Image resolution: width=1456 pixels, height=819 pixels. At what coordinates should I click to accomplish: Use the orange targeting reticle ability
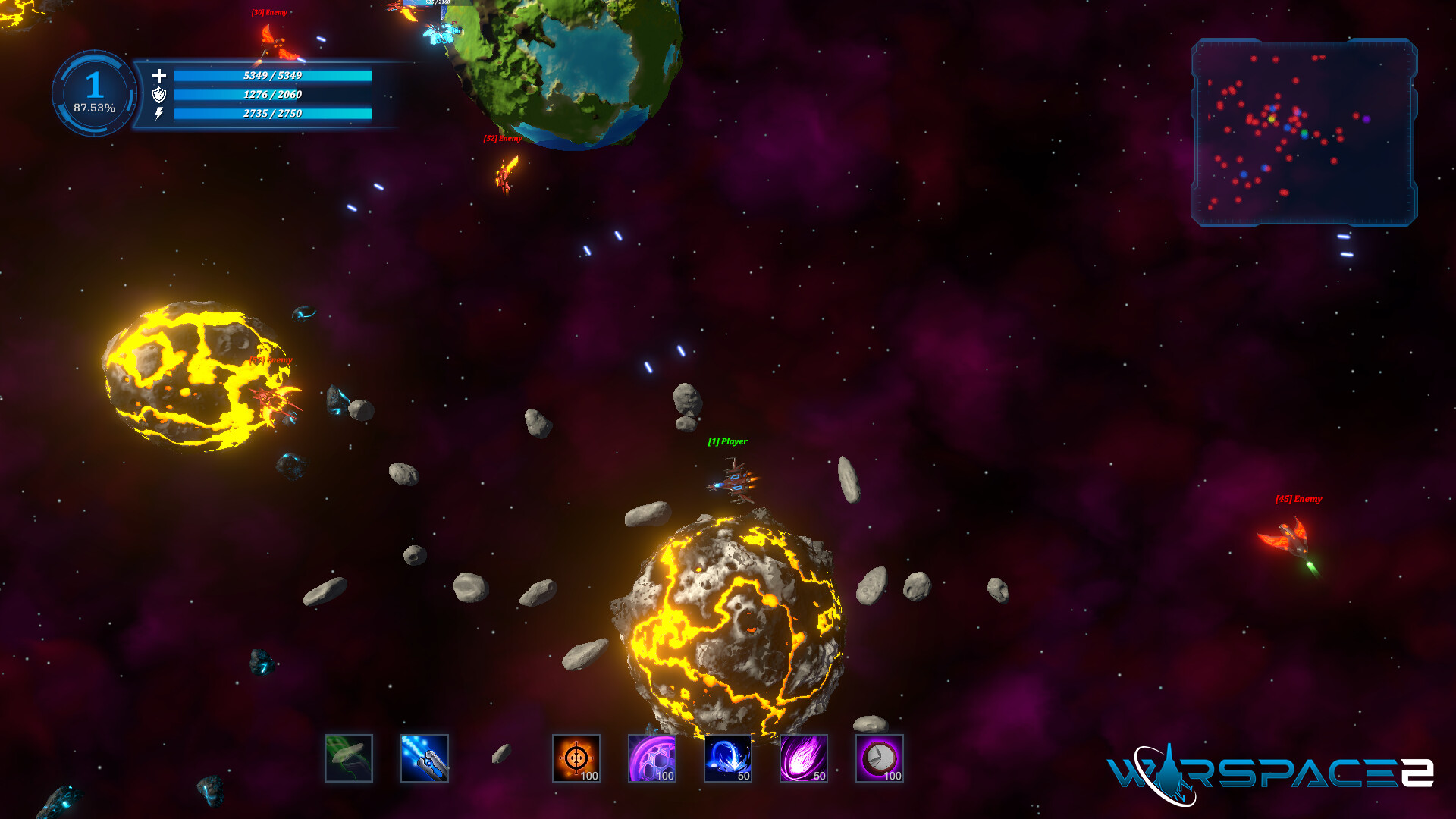[x=577, y=759]
